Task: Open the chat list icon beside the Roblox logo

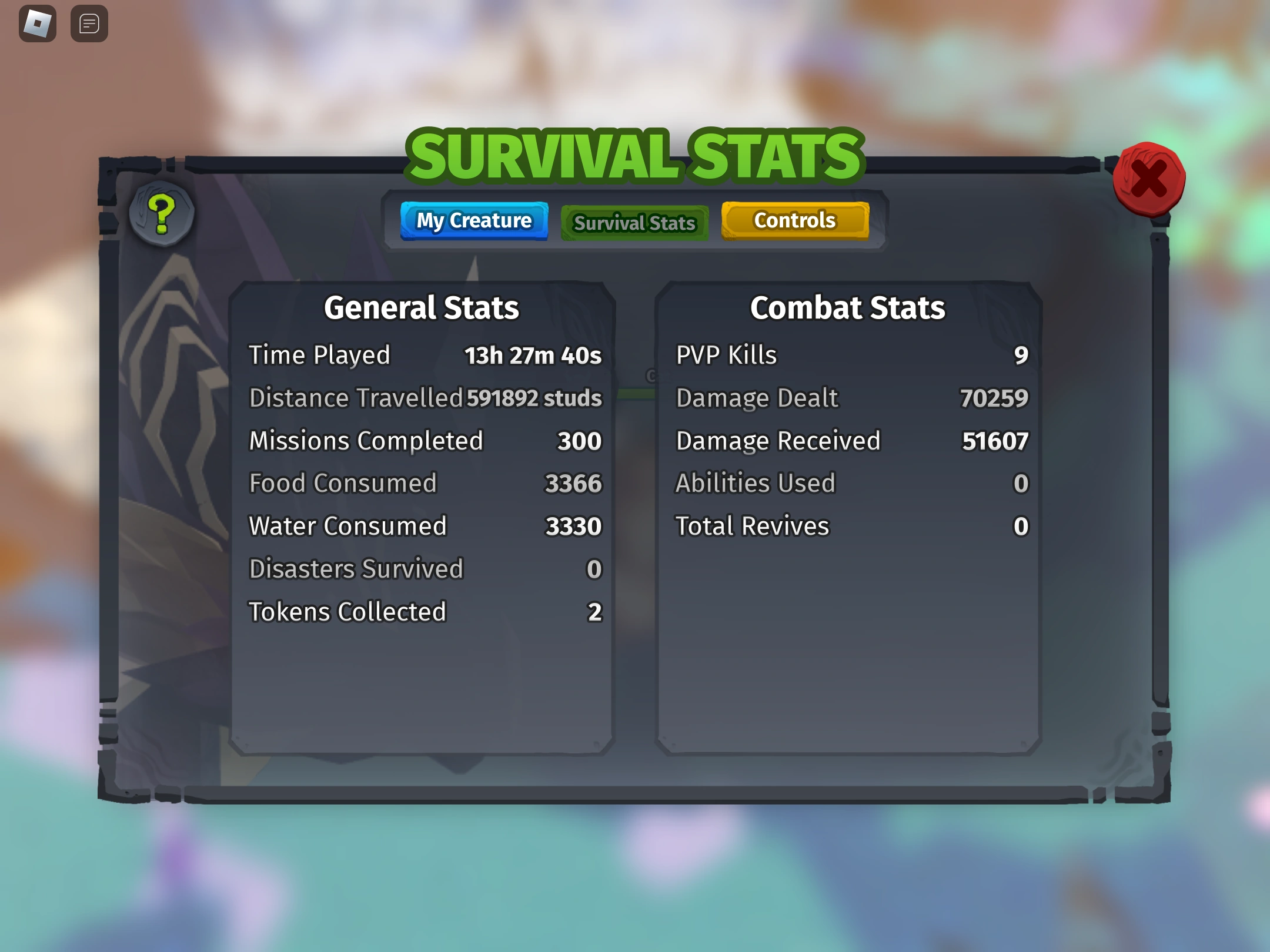Action: click(89, 23)
